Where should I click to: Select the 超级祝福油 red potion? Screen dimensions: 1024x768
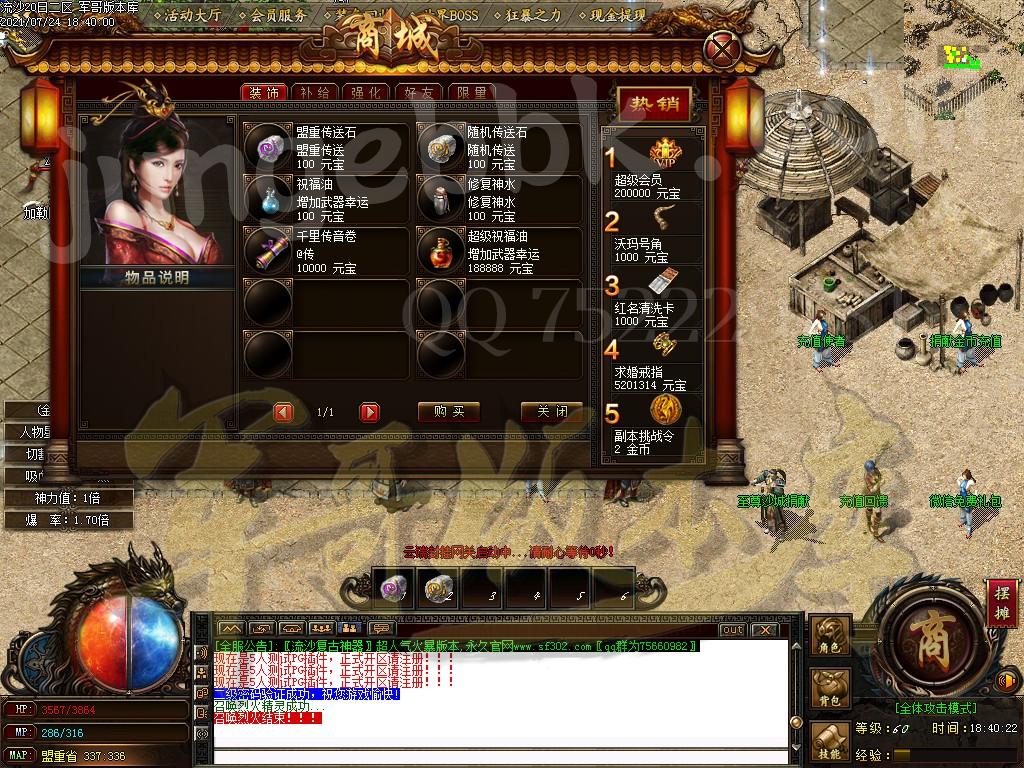(440, 251)
